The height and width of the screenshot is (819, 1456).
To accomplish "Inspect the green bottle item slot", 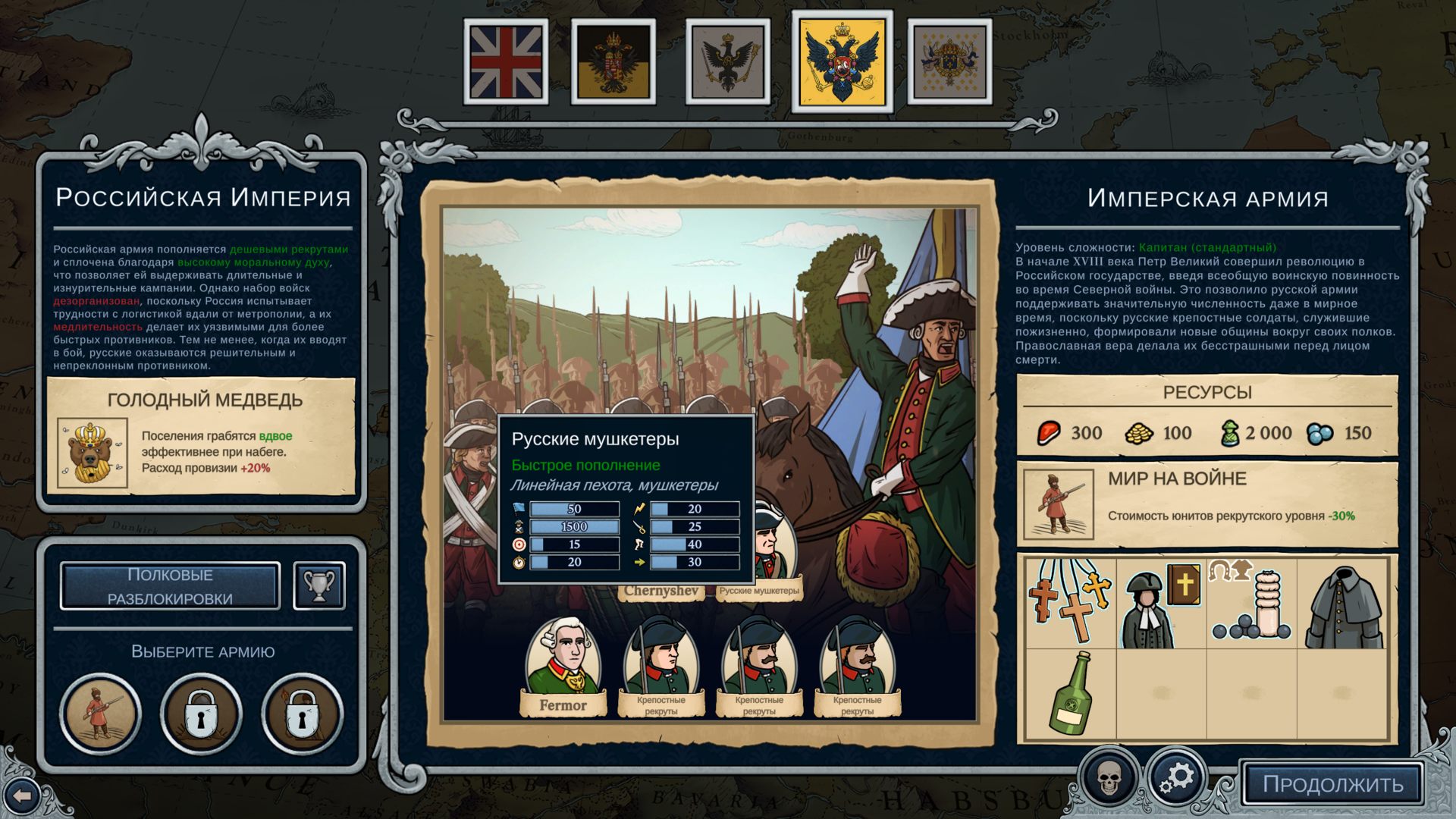I will pyautogui.click(x=1070, y=693).
